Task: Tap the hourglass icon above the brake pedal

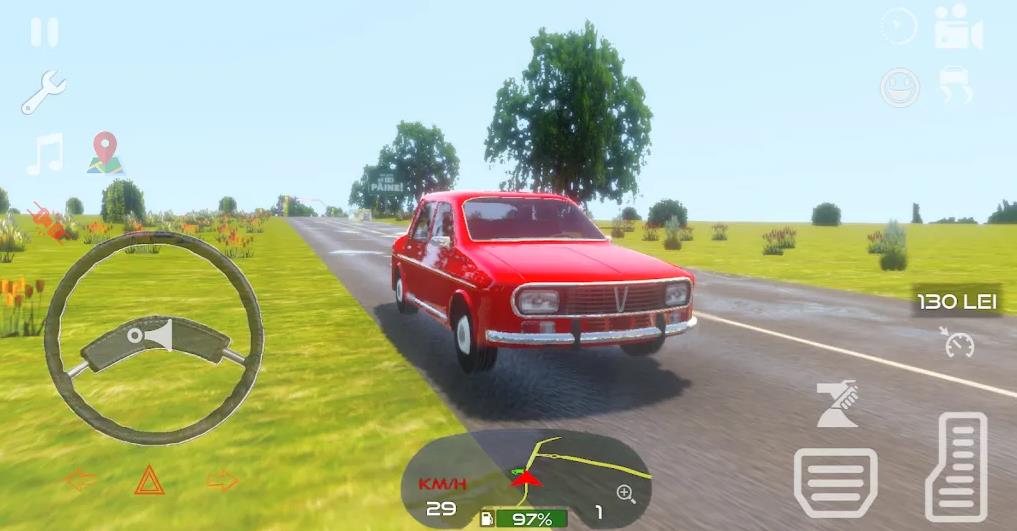Action: pyautogui.click(x=836, y=404)
